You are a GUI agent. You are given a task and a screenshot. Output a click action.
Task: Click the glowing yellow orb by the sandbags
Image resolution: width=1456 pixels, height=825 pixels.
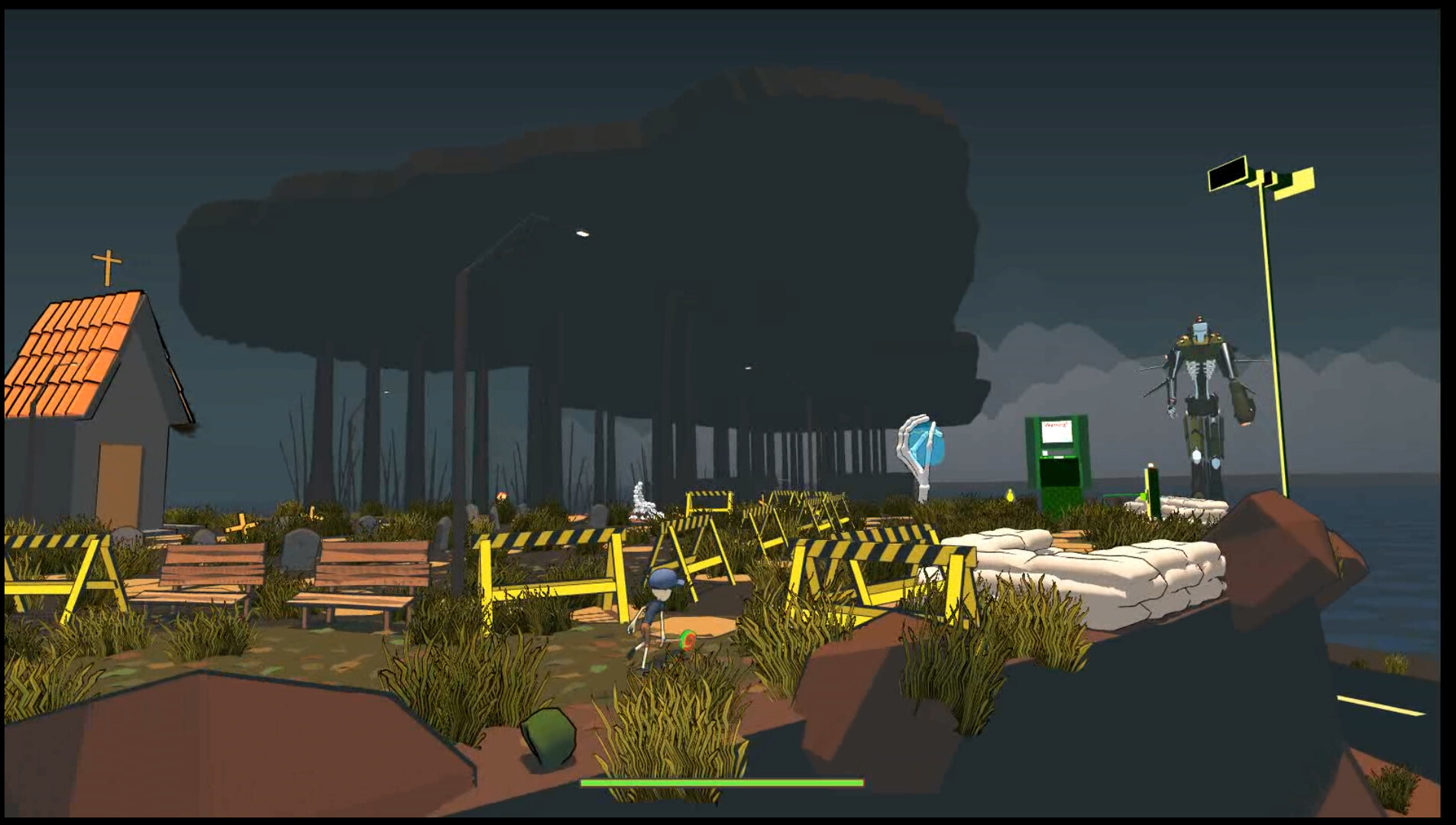click(x=1010, y=497)
